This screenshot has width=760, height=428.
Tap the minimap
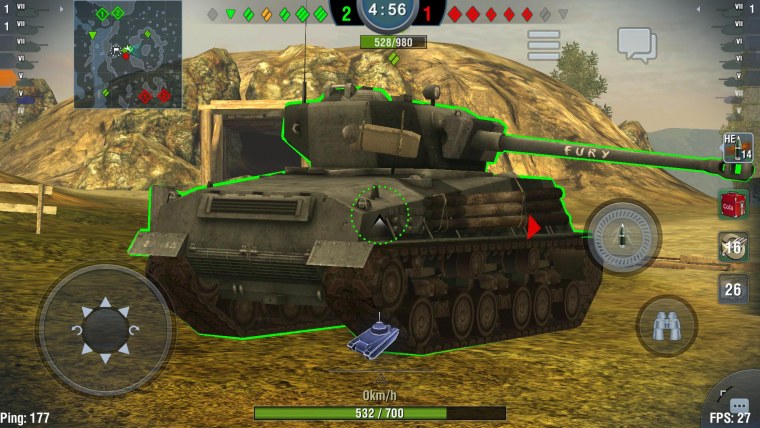click(127, 54)
